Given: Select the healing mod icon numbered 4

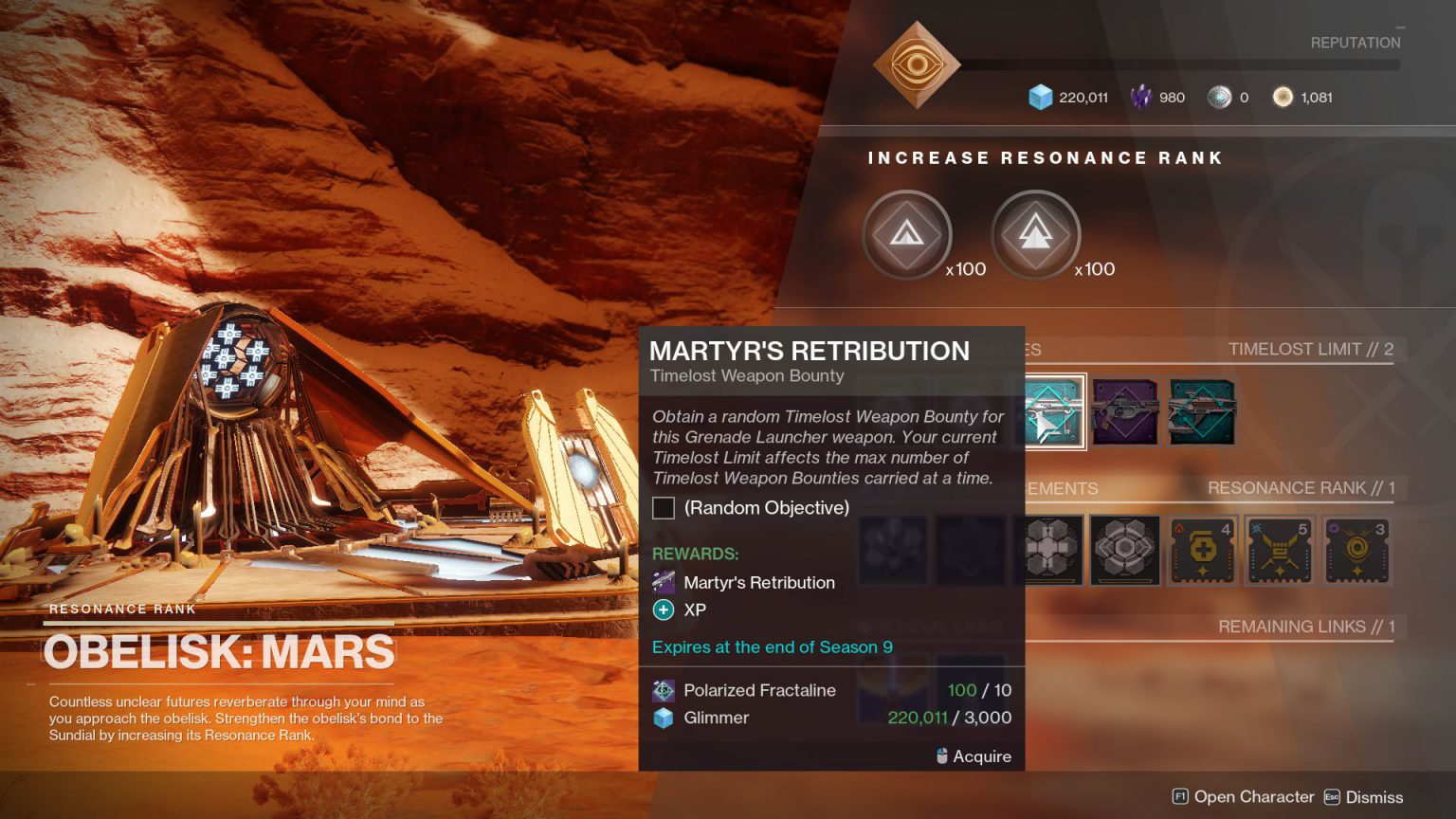Looking at the screenshot, I should coord(1202,550).
